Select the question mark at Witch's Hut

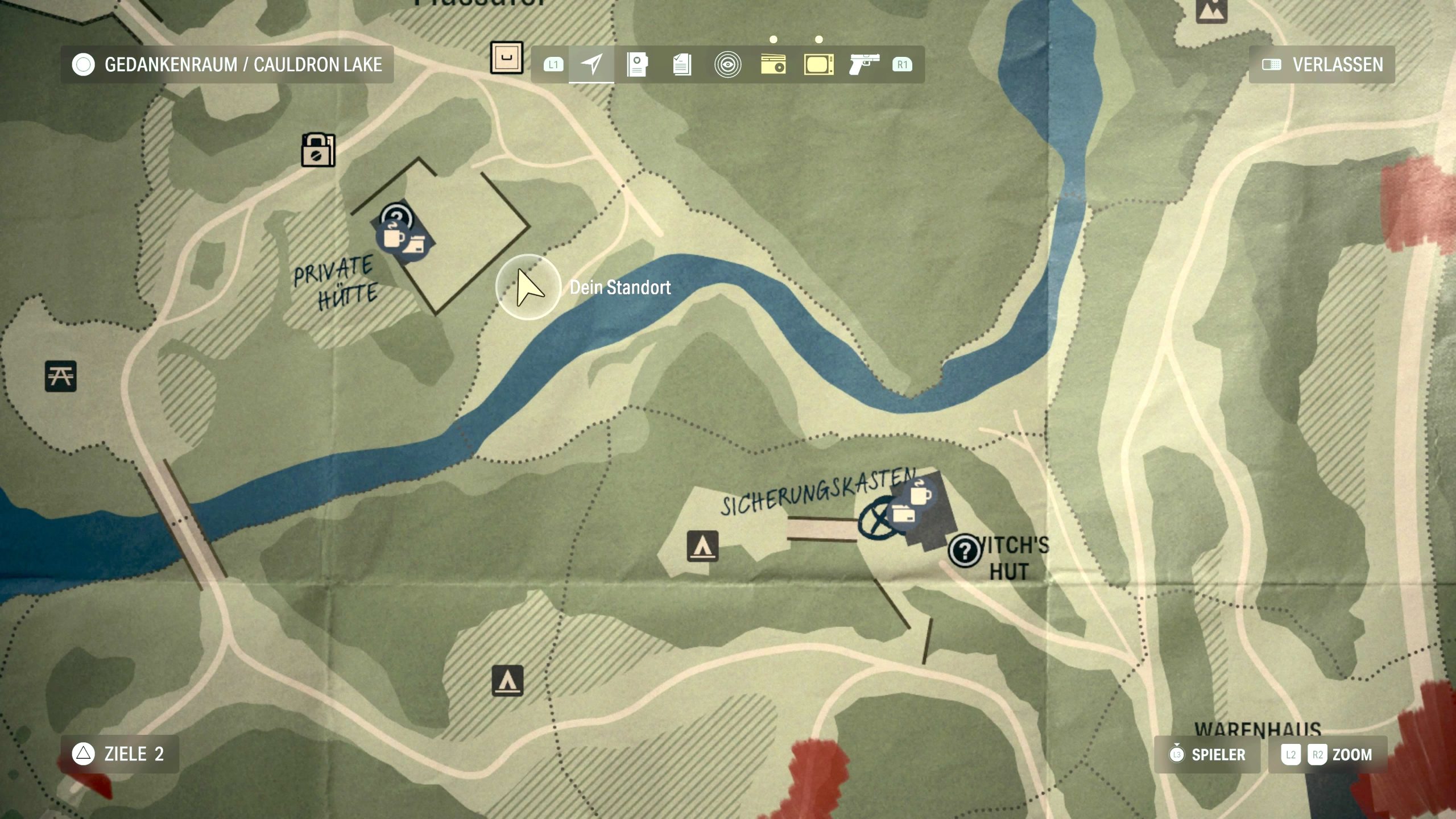pos(964,551)
